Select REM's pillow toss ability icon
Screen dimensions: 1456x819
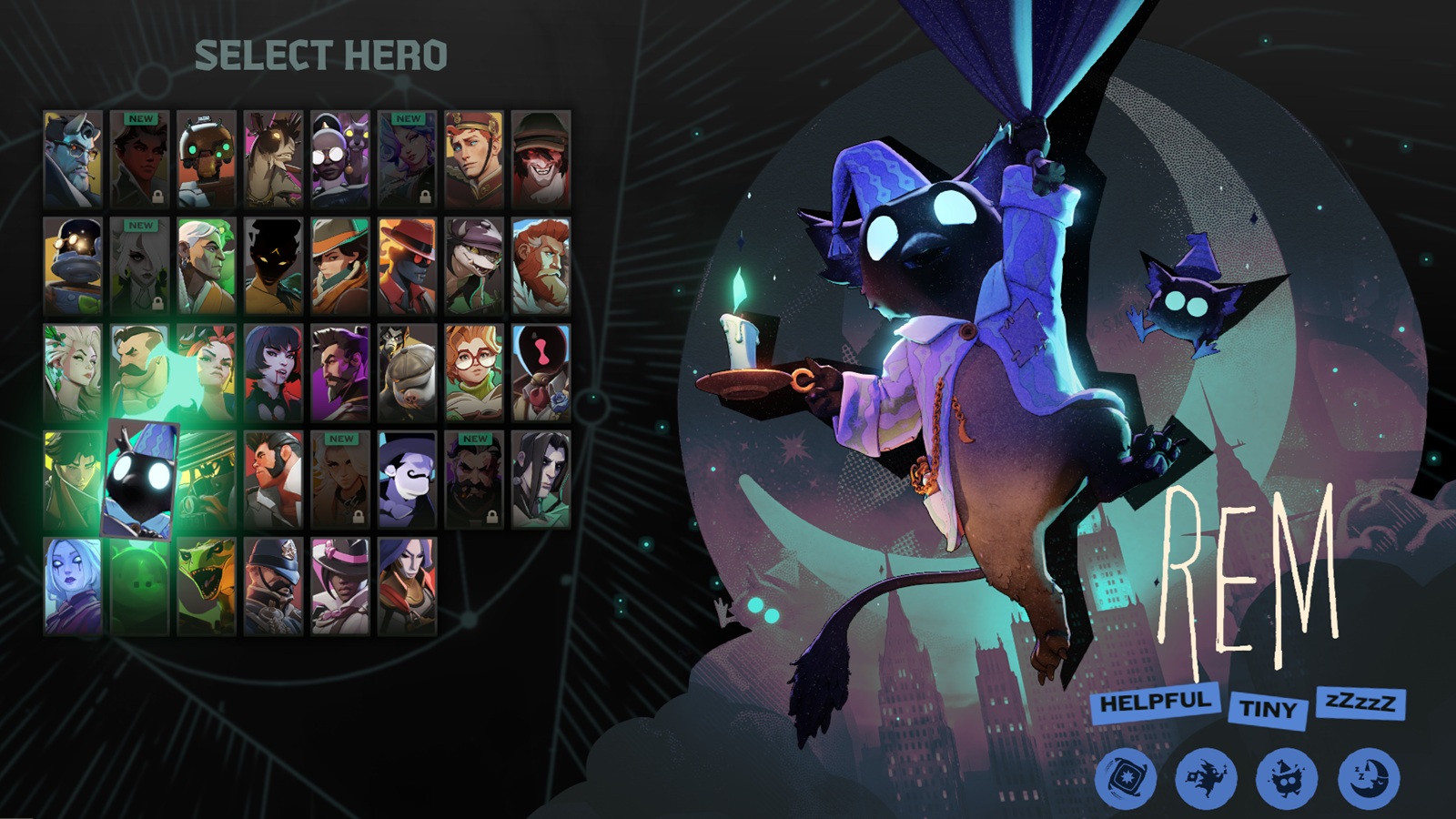(1125, 778)
